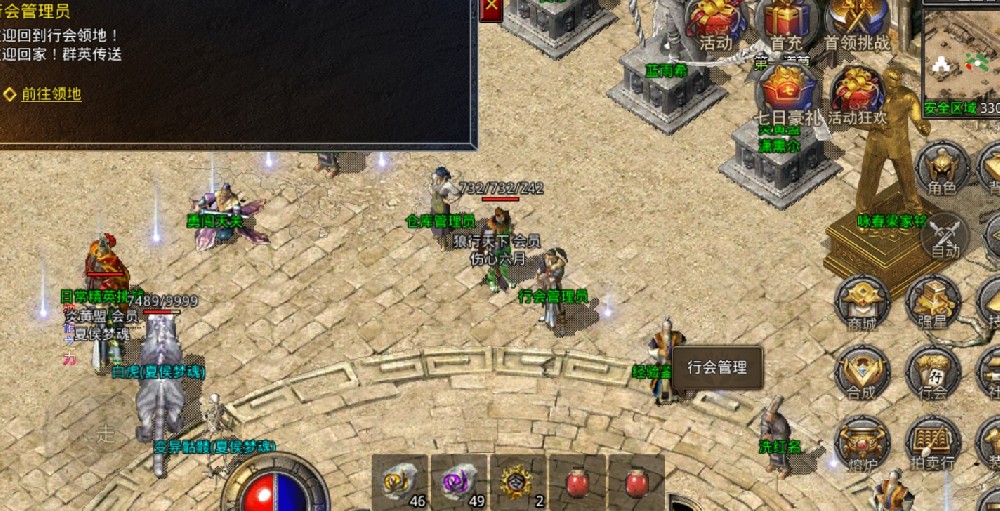The image size is (1000, 511).
Task: Close the guild manager dialog window
Action: pos(490,9)
